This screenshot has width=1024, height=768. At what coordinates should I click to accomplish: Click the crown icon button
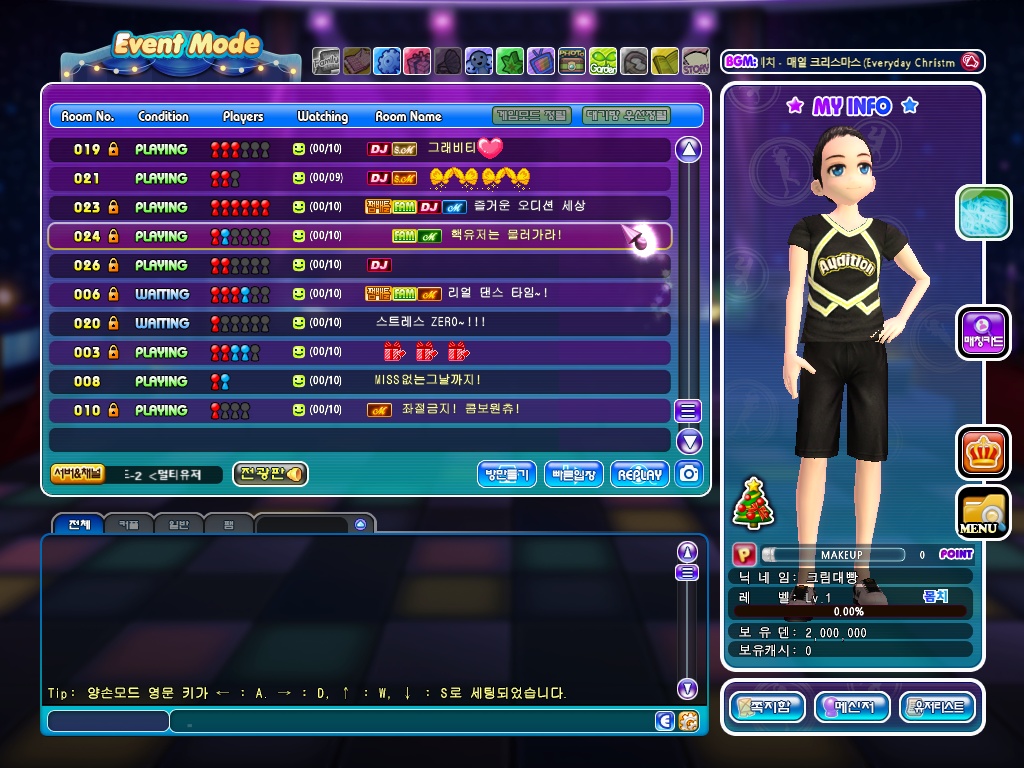coord(983,452)
